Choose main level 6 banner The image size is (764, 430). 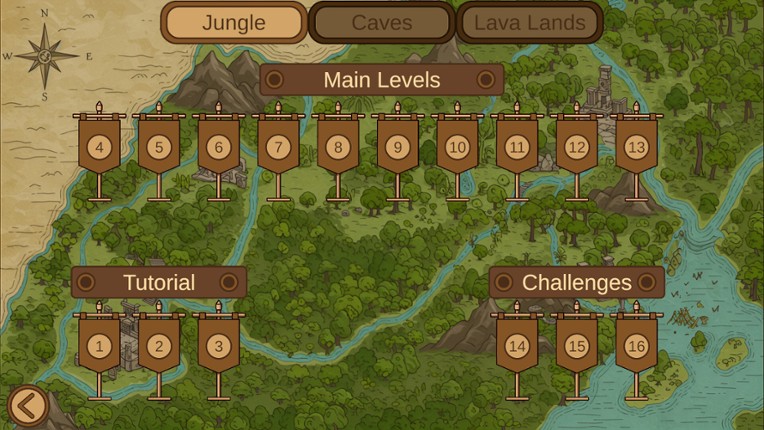218,147
